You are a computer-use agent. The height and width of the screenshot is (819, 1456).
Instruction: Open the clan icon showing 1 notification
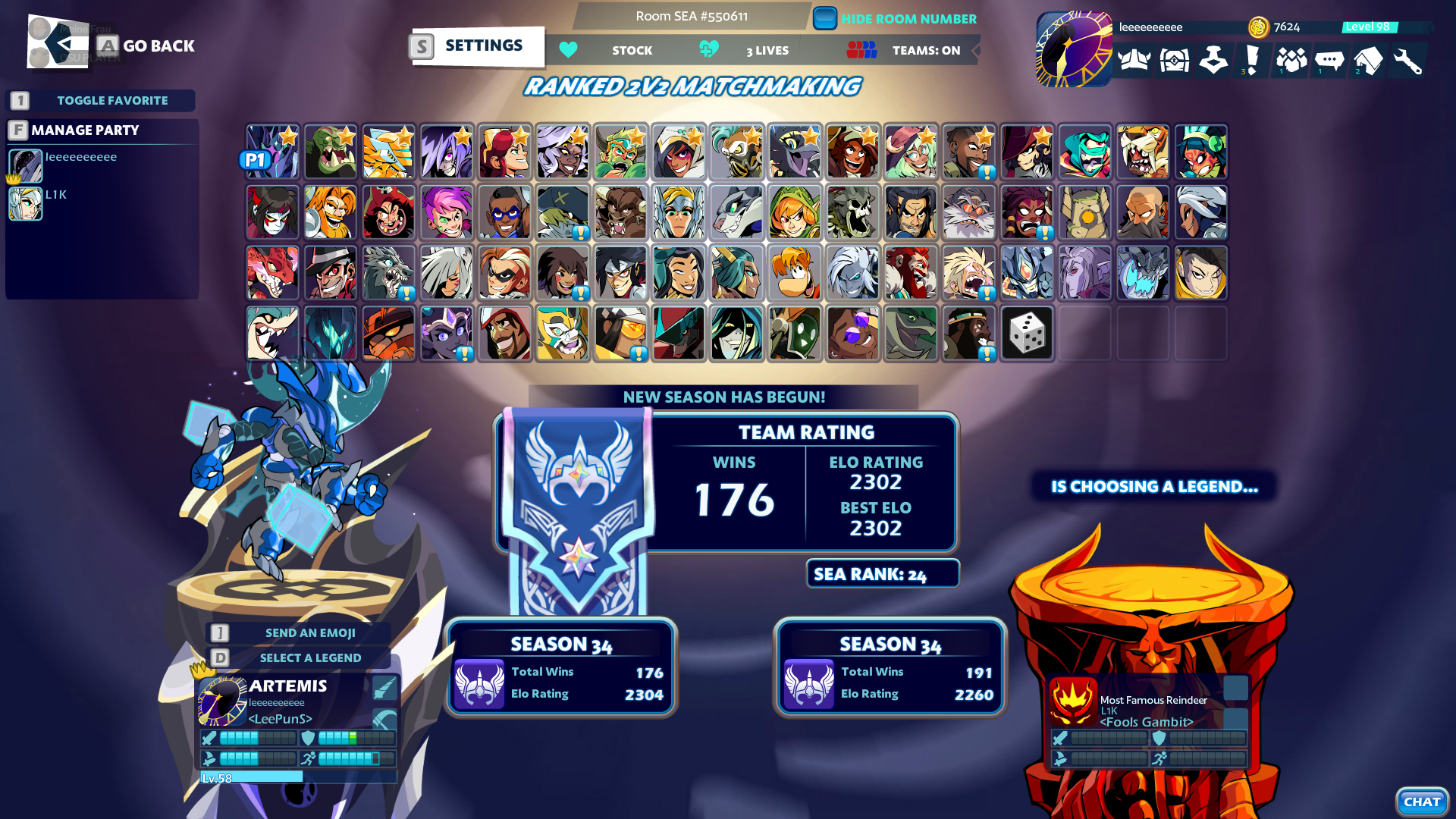pyautogui.click(x=1291, y=61)
